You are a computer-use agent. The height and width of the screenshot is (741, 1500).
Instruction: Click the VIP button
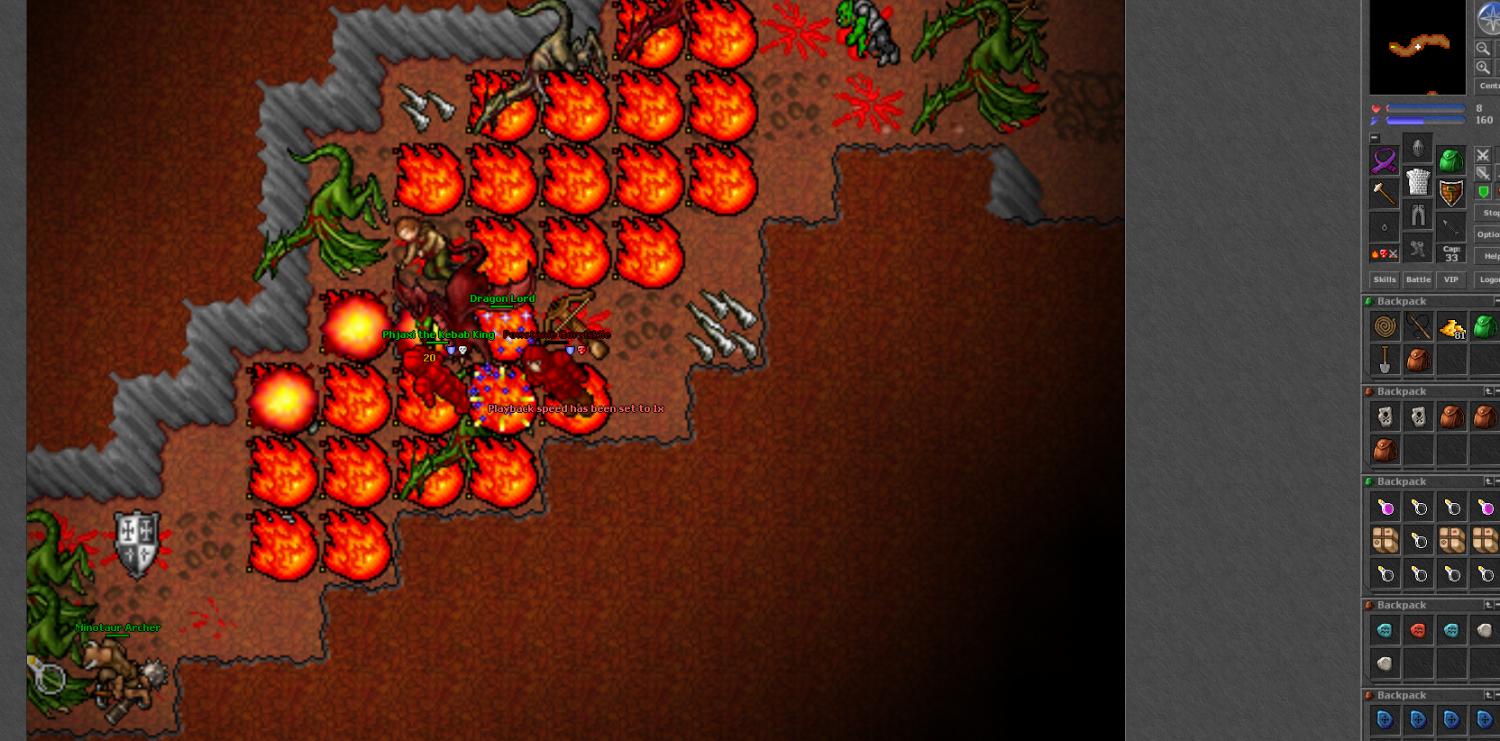click(1451, 280)
